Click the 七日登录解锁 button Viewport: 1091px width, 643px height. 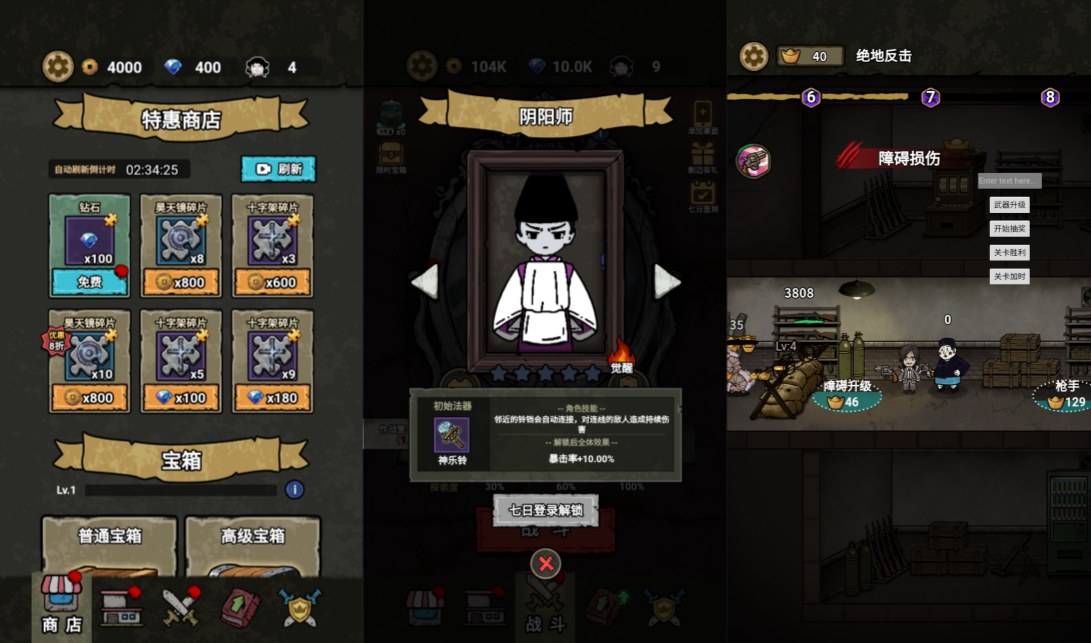[546, 510]
